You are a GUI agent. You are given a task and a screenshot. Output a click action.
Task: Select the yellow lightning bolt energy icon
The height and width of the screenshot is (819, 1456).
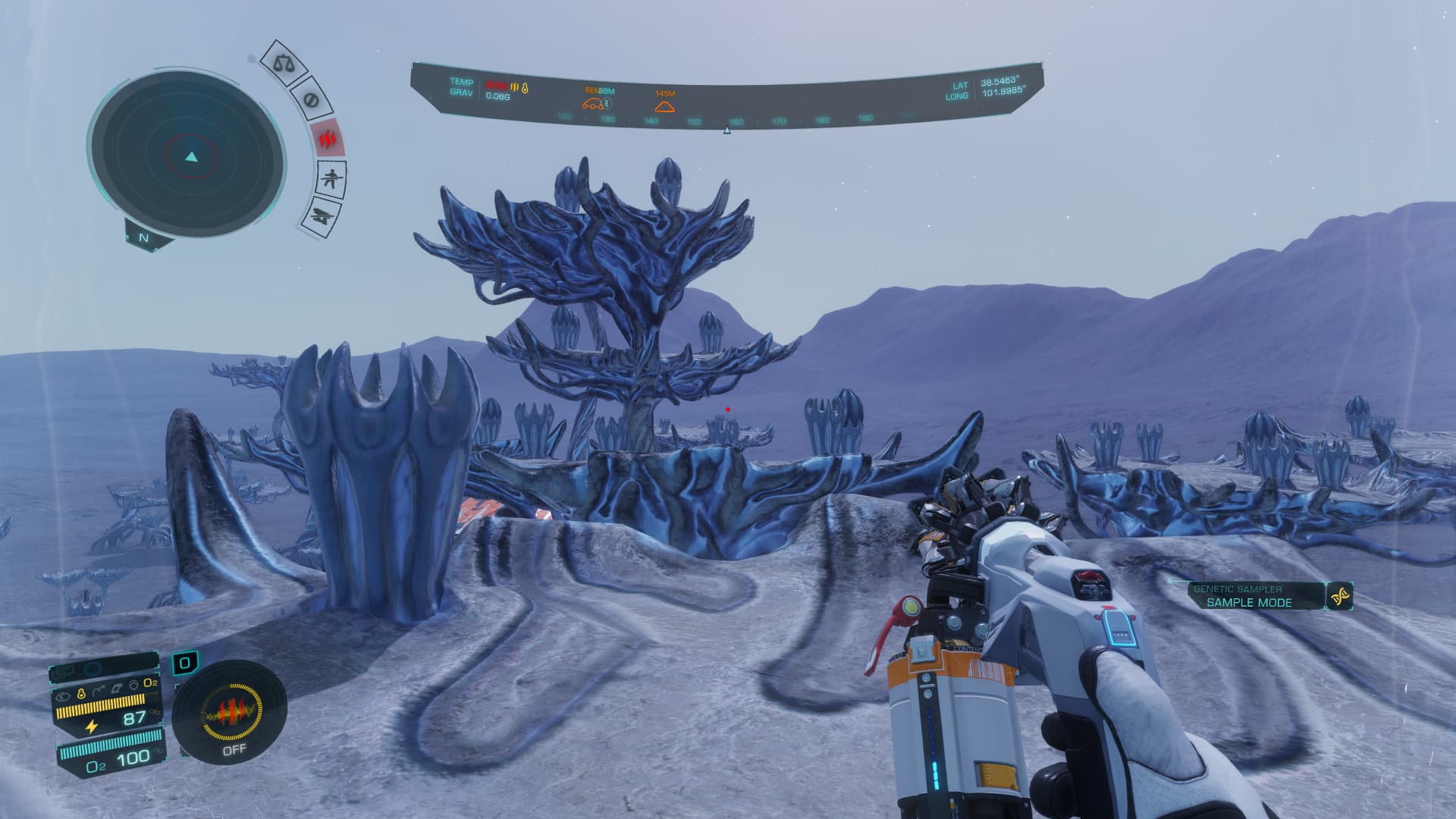(92, 726)
